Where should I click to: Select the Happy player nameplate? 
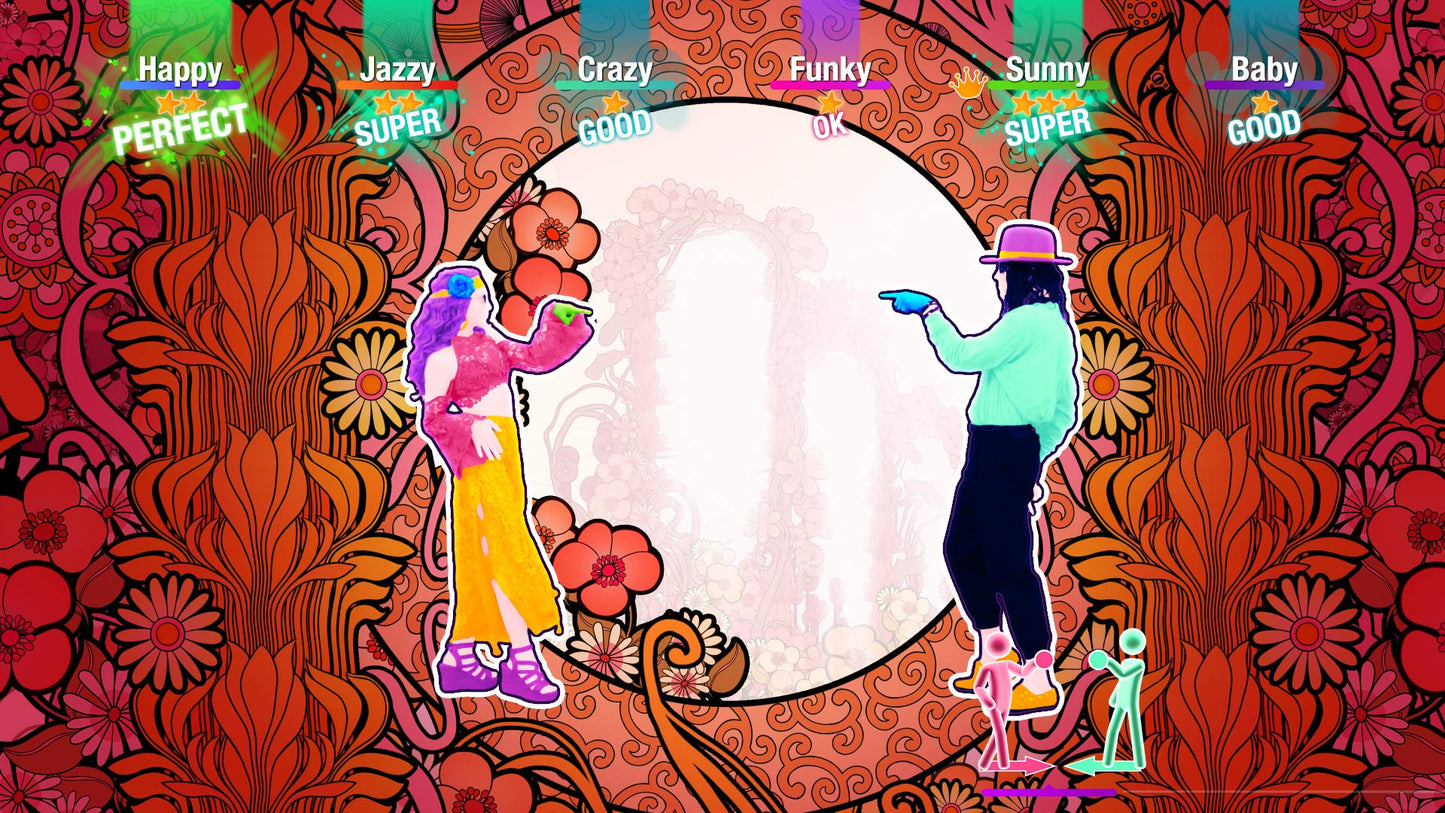point(183,70)
